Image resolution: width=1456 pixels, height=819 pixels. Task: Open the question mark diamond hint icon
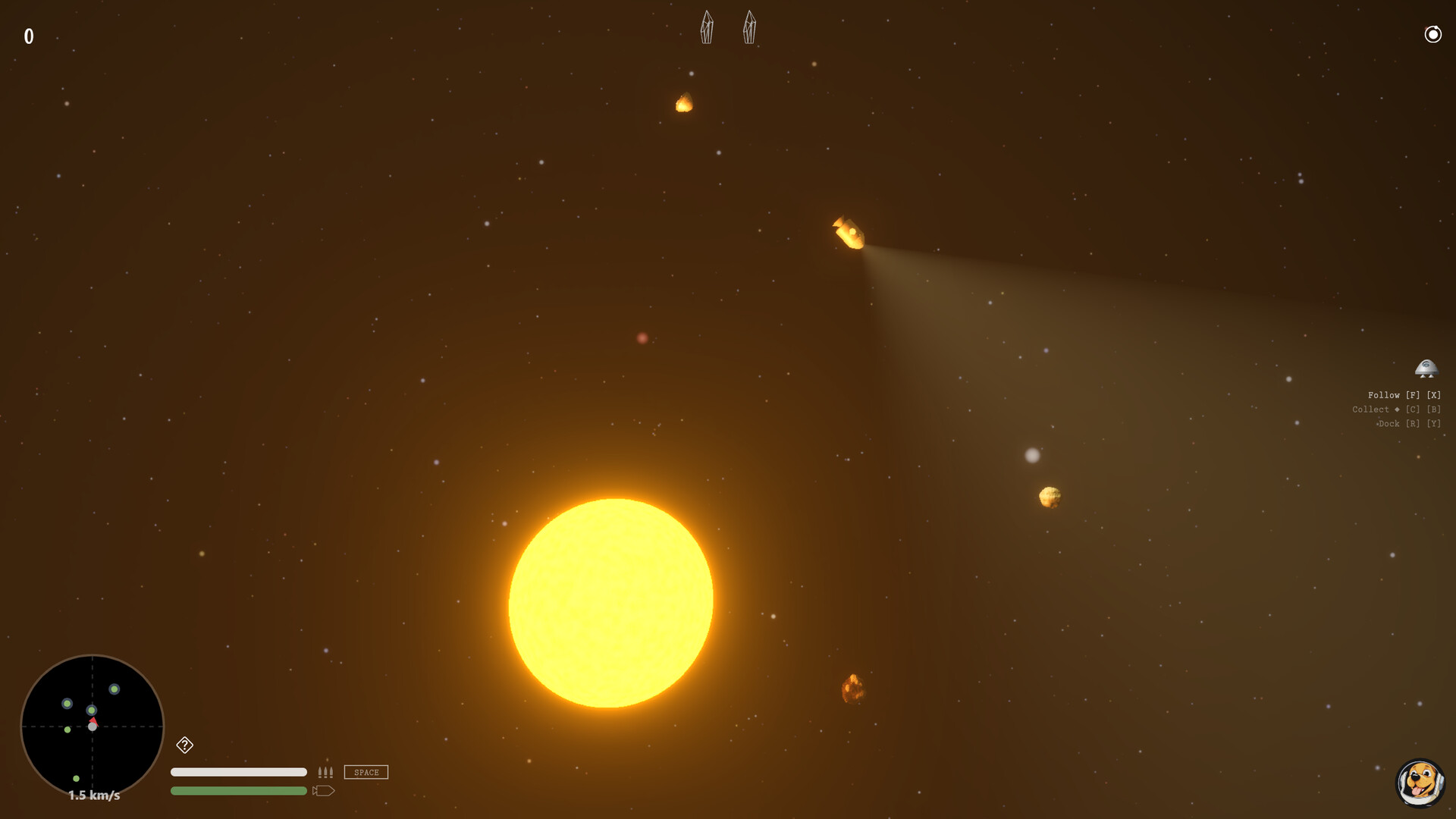click(184, 745)
